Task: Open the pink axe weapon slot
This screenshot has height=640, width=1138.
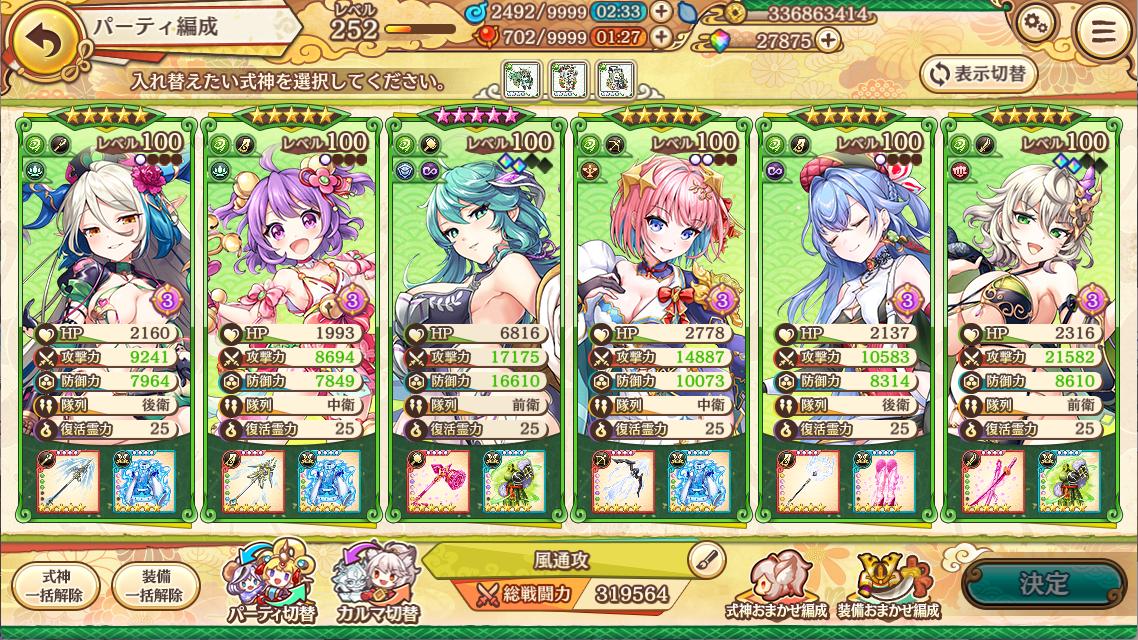Action: (x=438, y=482)
